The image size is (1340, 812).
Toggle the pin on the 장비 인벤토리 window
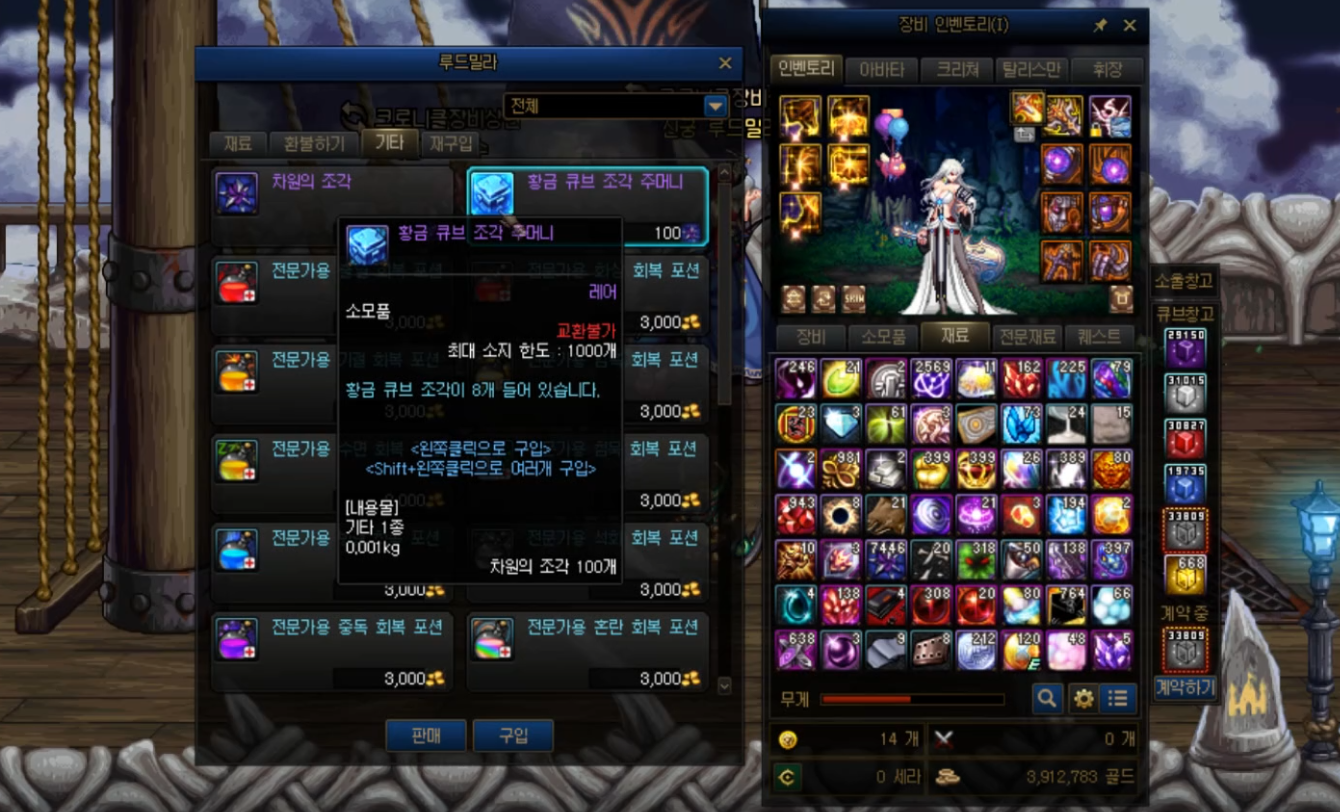(1104, 26)
